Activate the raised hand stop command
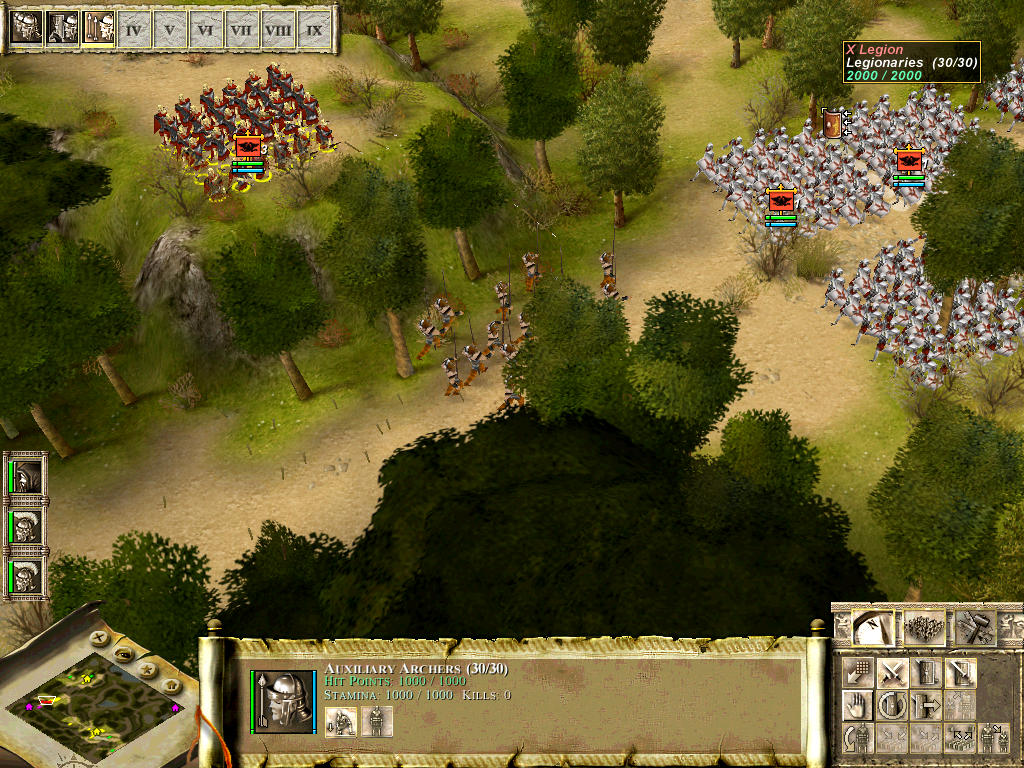This screenshot has width=1024, height=768. pyautogui.click(x=857, y=706)
